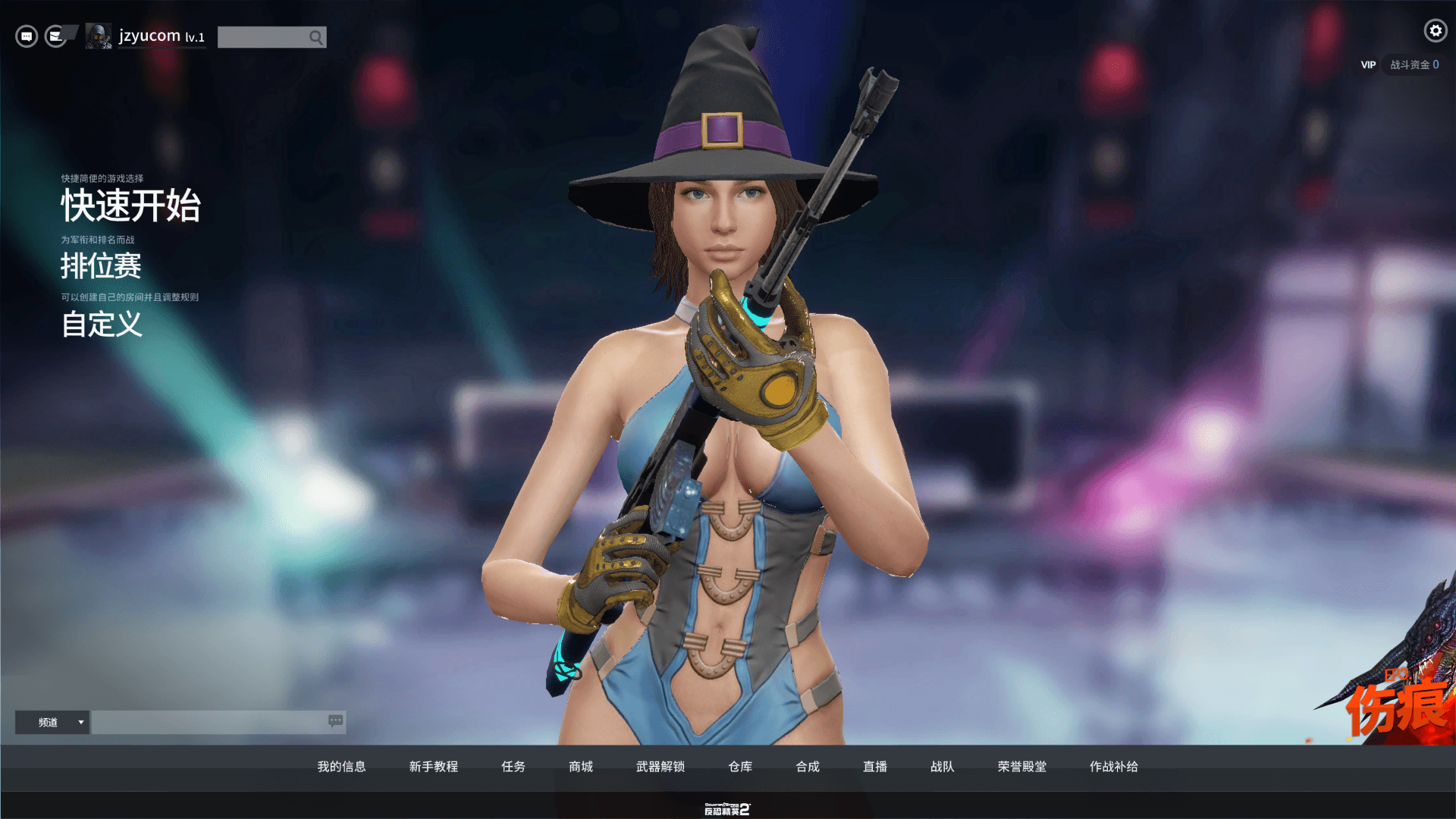This screenshot has width=1456, height=819.
Task: Open the 战队 clan page
Action: click(x=943, y=767)
